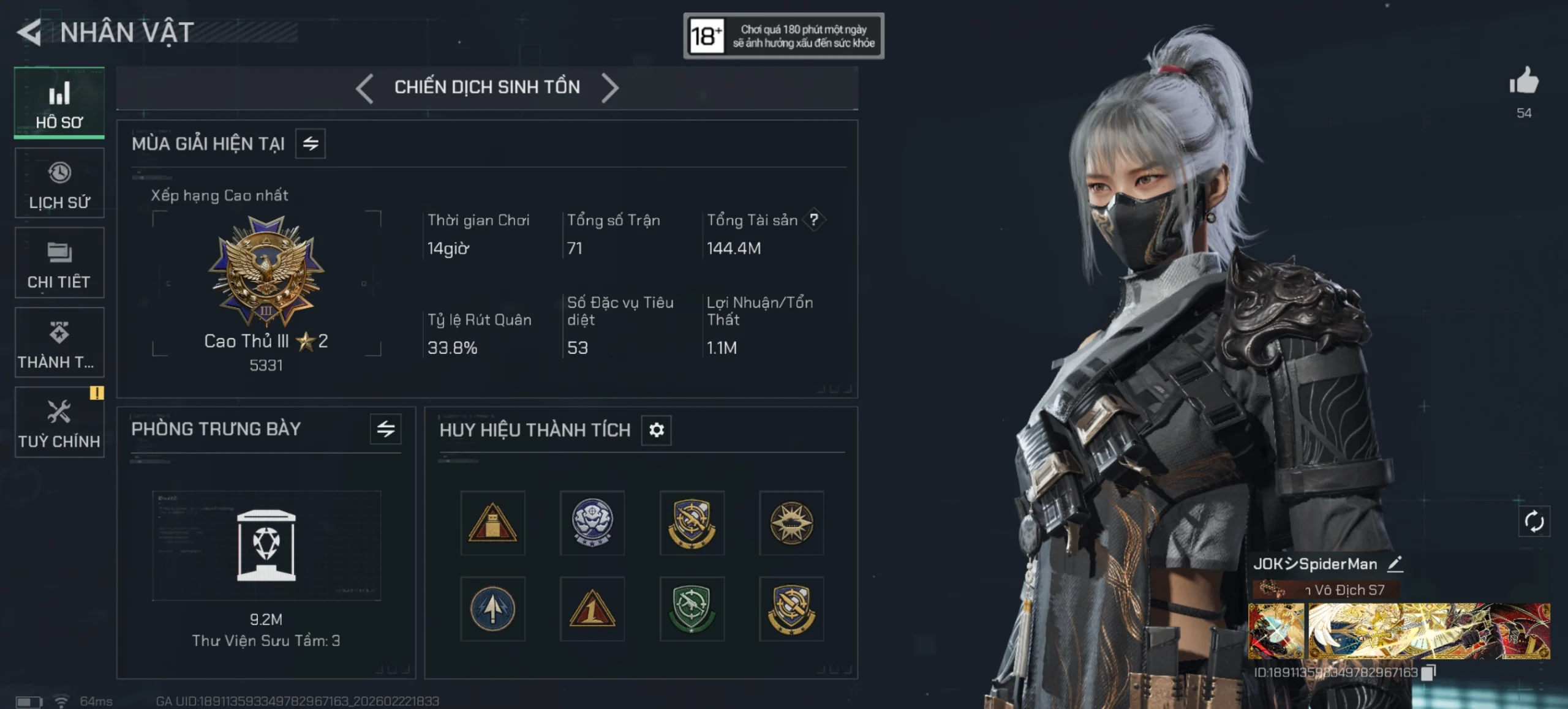Edit the JOKシSpiderMan player name

pyautogui.click(x=1395, y=564)
